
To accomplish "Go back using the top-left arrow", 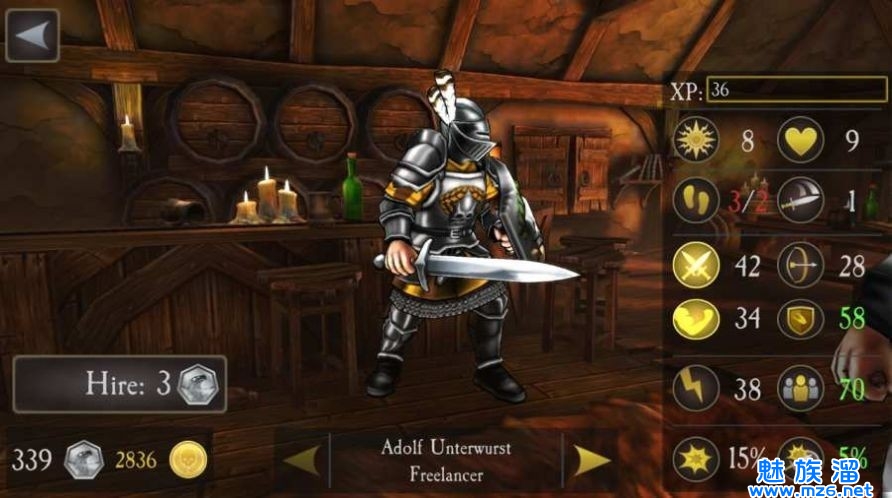I will (32, 35).
